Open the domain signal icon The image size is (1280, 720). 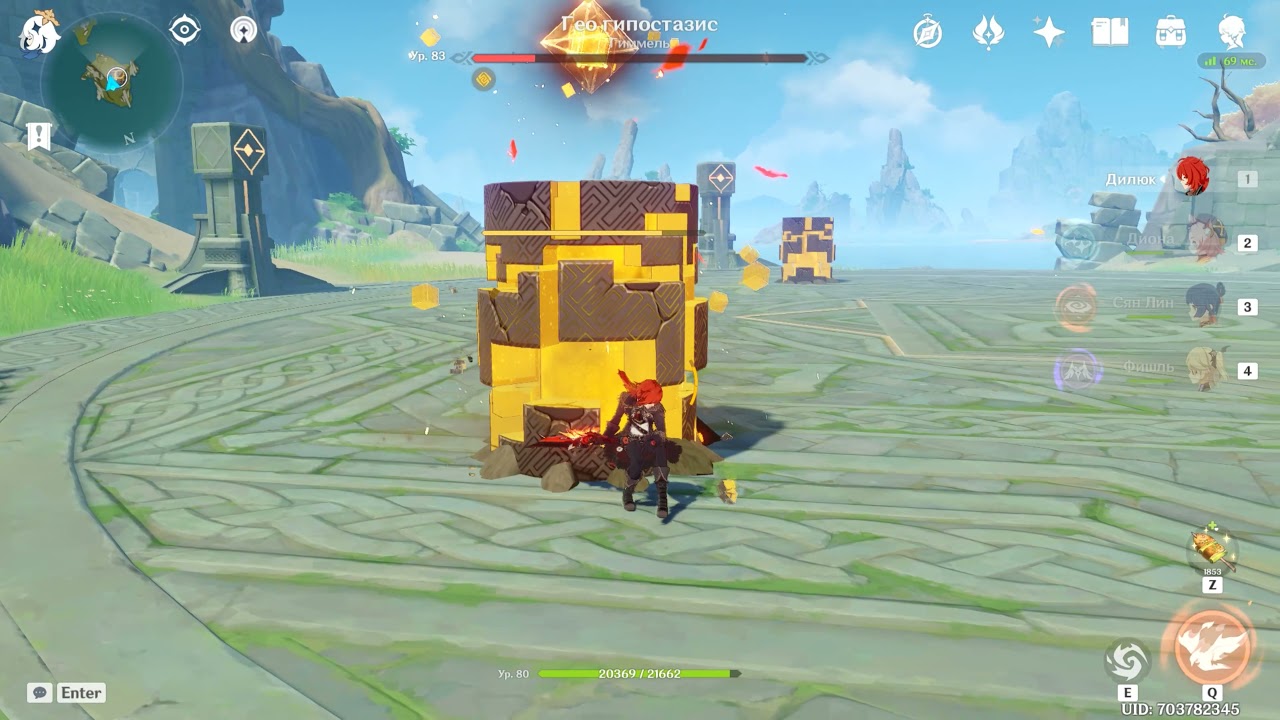(x=243, y=30)
